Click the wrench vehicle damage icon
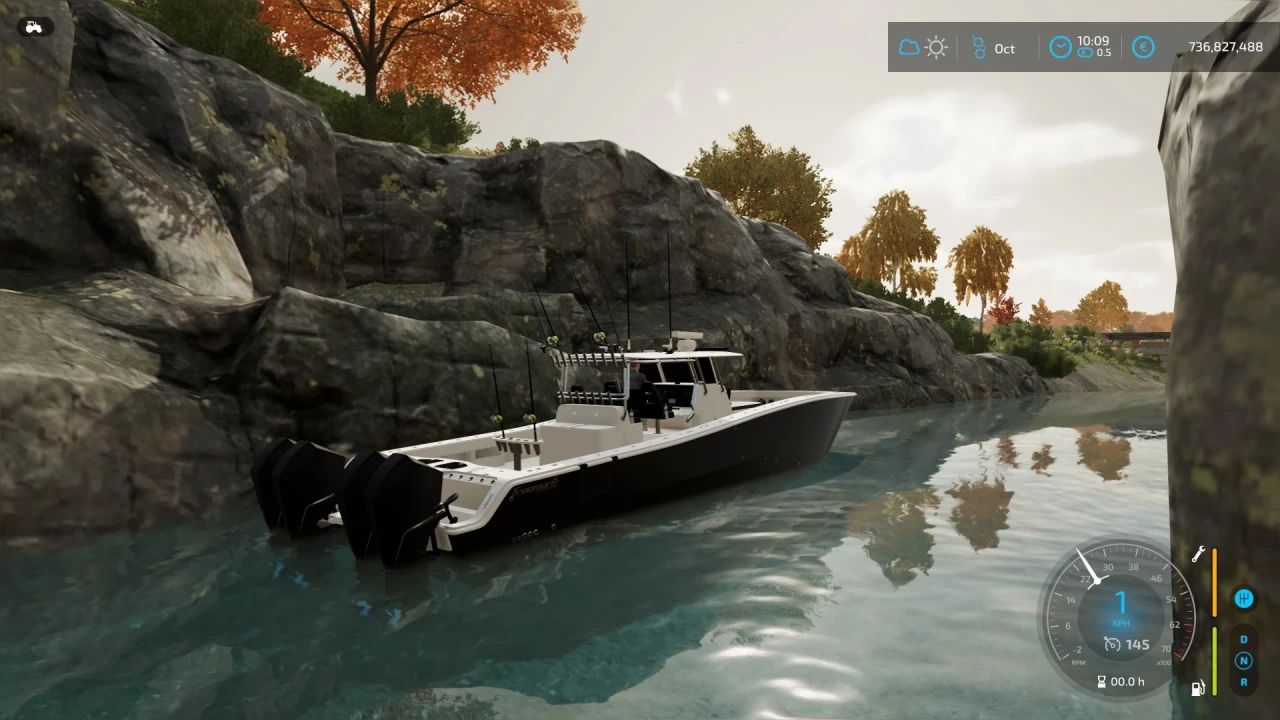1280x720 pixels. pyautogui.click(x=1198, y=553)
